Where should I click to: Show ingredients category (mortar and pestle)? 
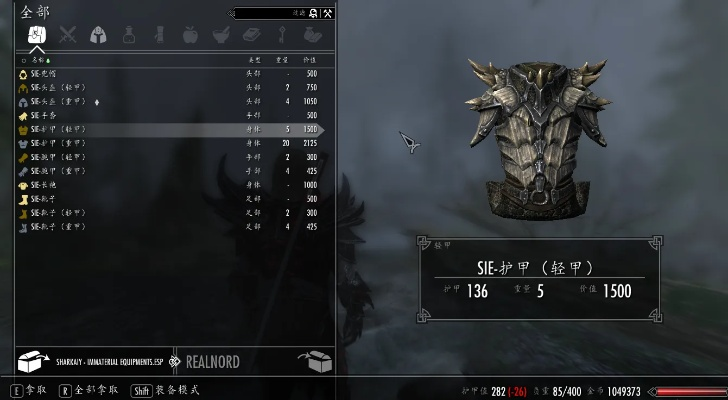click(x=220, y=36)
